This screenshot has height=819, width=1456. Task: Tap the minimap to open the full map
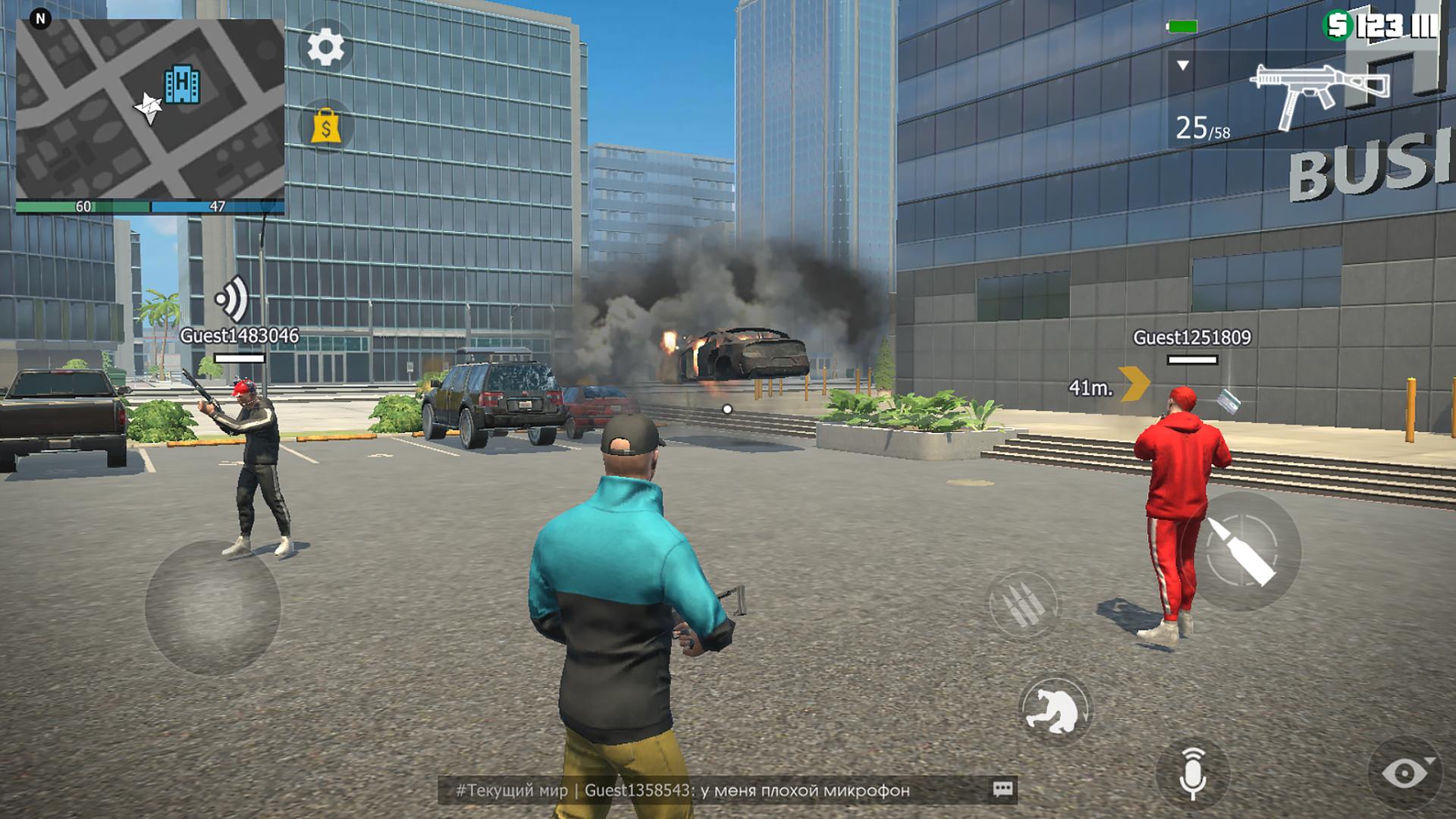[148, 102]
